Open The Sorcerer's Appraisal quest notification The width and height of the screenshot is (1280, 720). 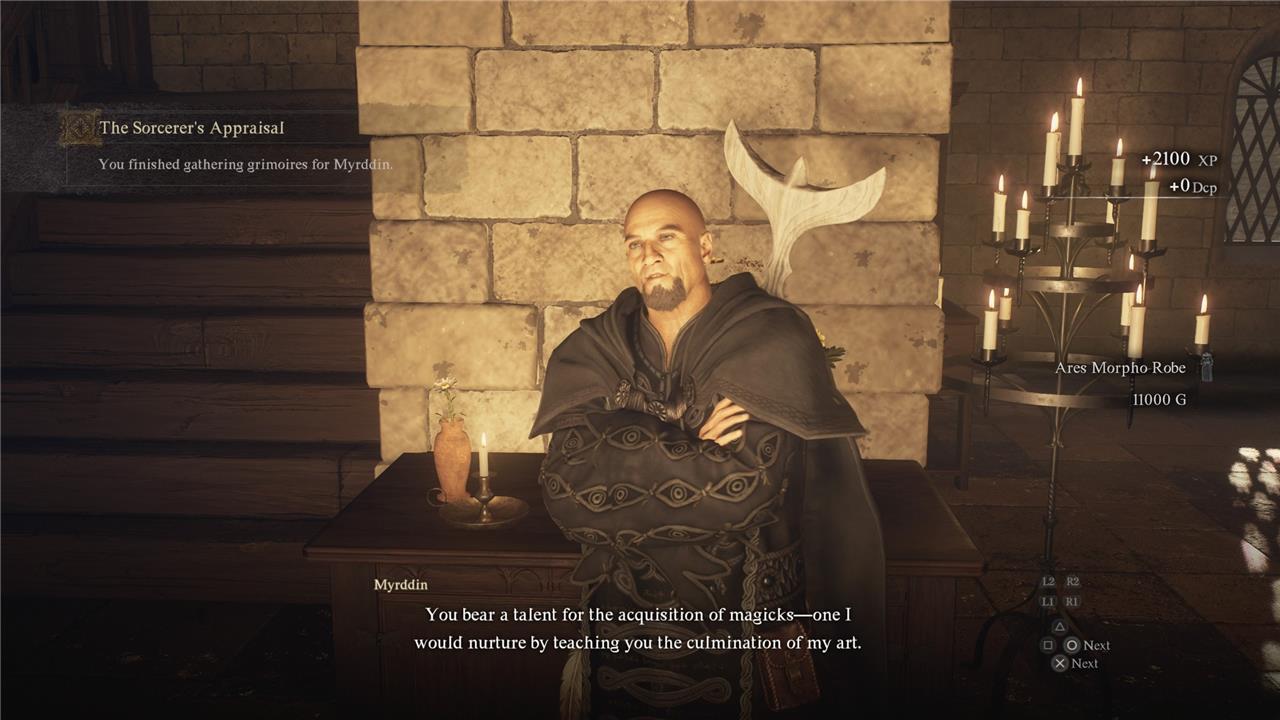tap(191, 129)
